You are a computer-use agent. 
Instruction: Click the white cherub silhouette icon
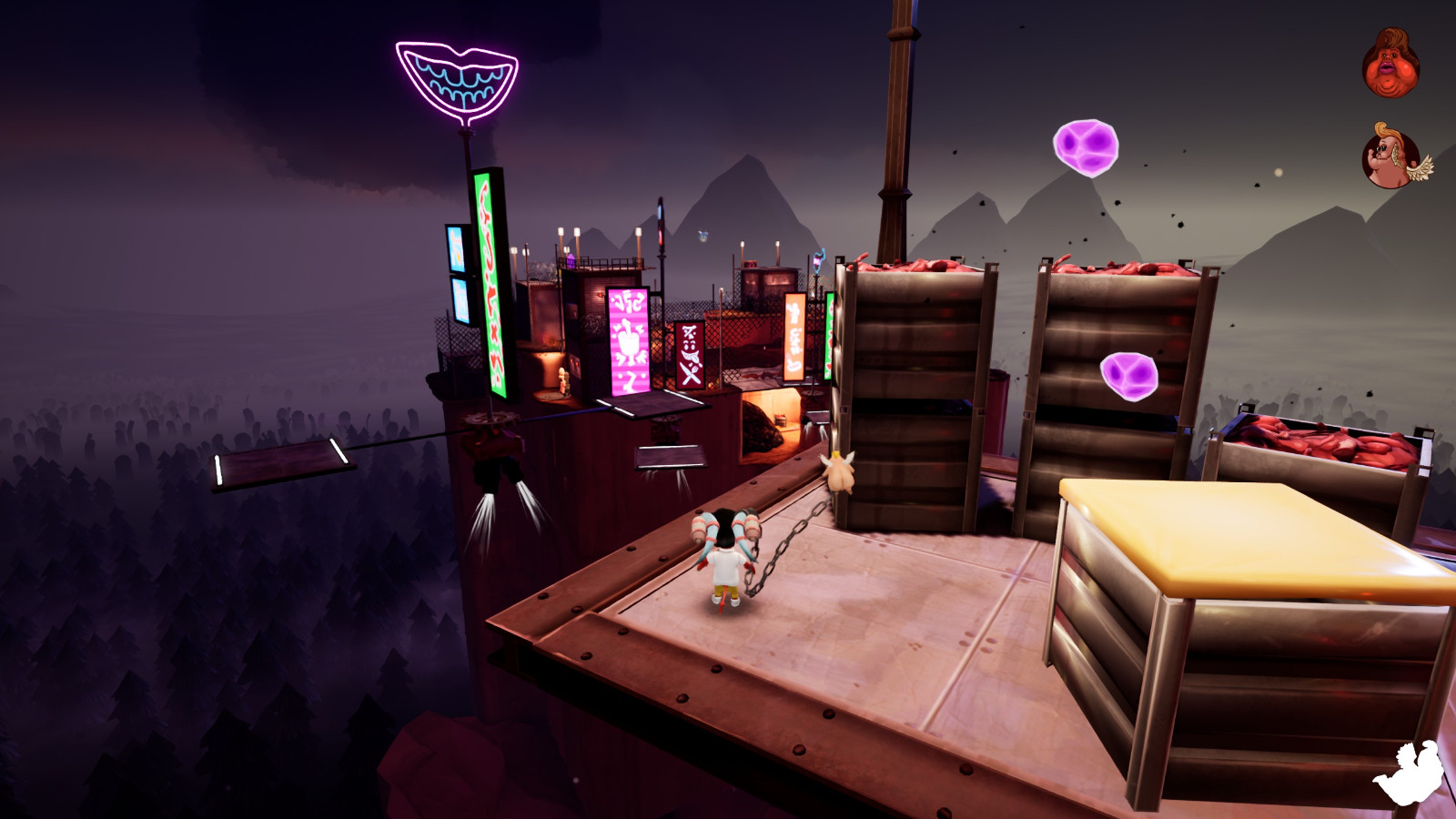click(1410, 772)
